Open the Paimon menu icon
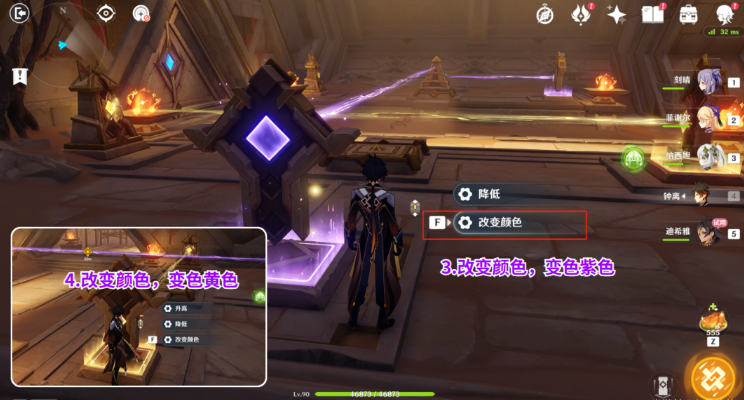Image resolution: width=744 pixels, height=400 pixels. point(725,14)
